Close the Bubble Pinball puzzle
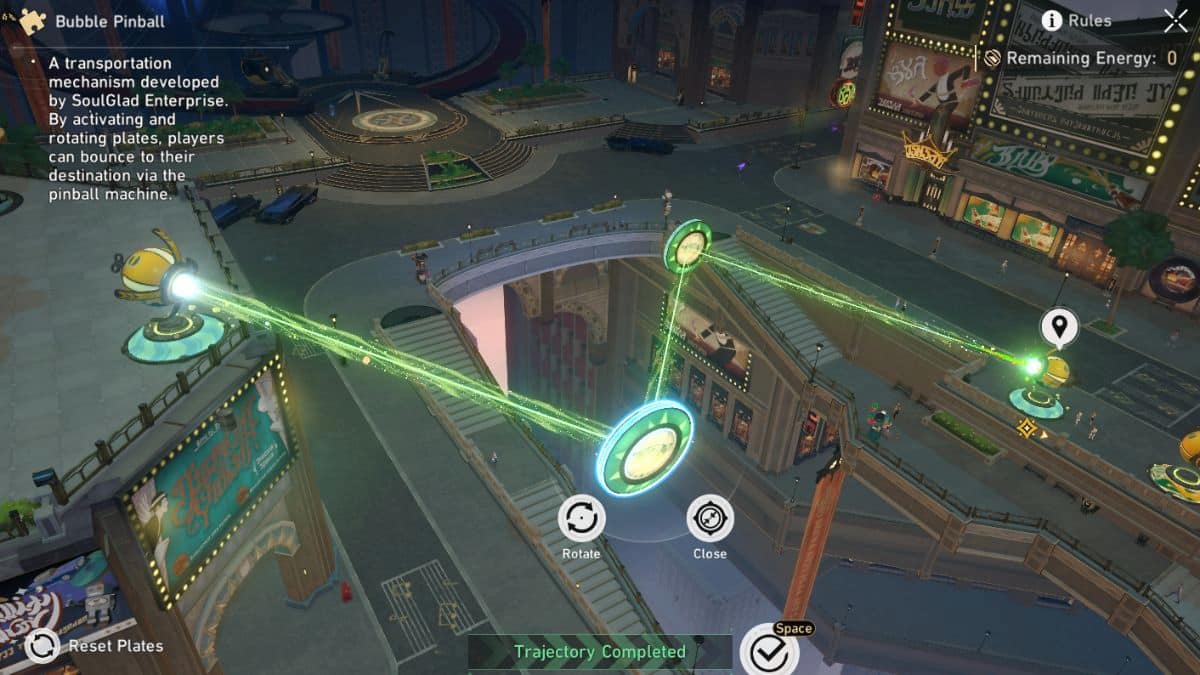Viewport: 1200px width, 675px height. (x=1176, y=20)
